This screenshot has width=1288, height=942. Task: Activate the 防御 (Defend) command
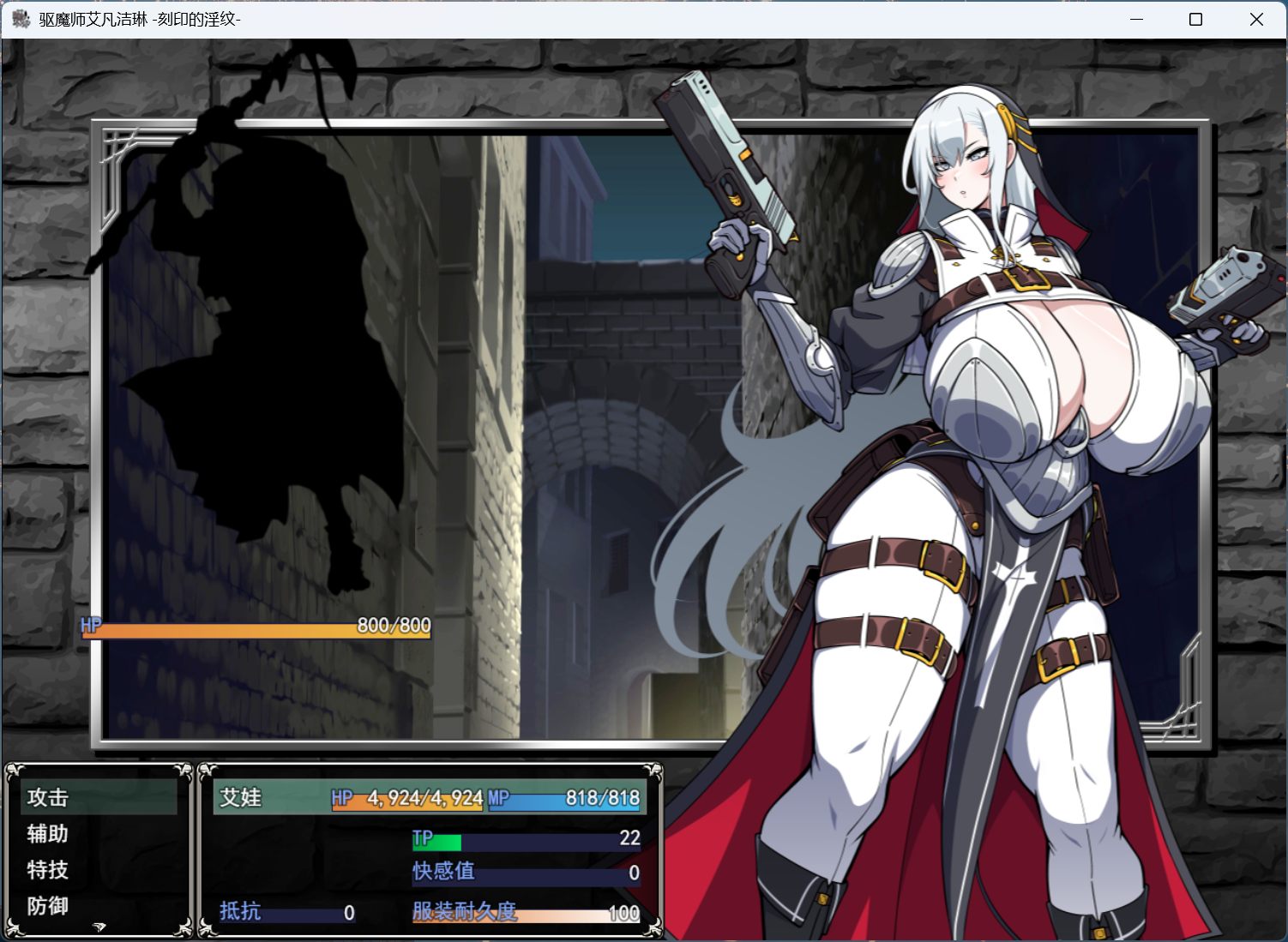48,906
